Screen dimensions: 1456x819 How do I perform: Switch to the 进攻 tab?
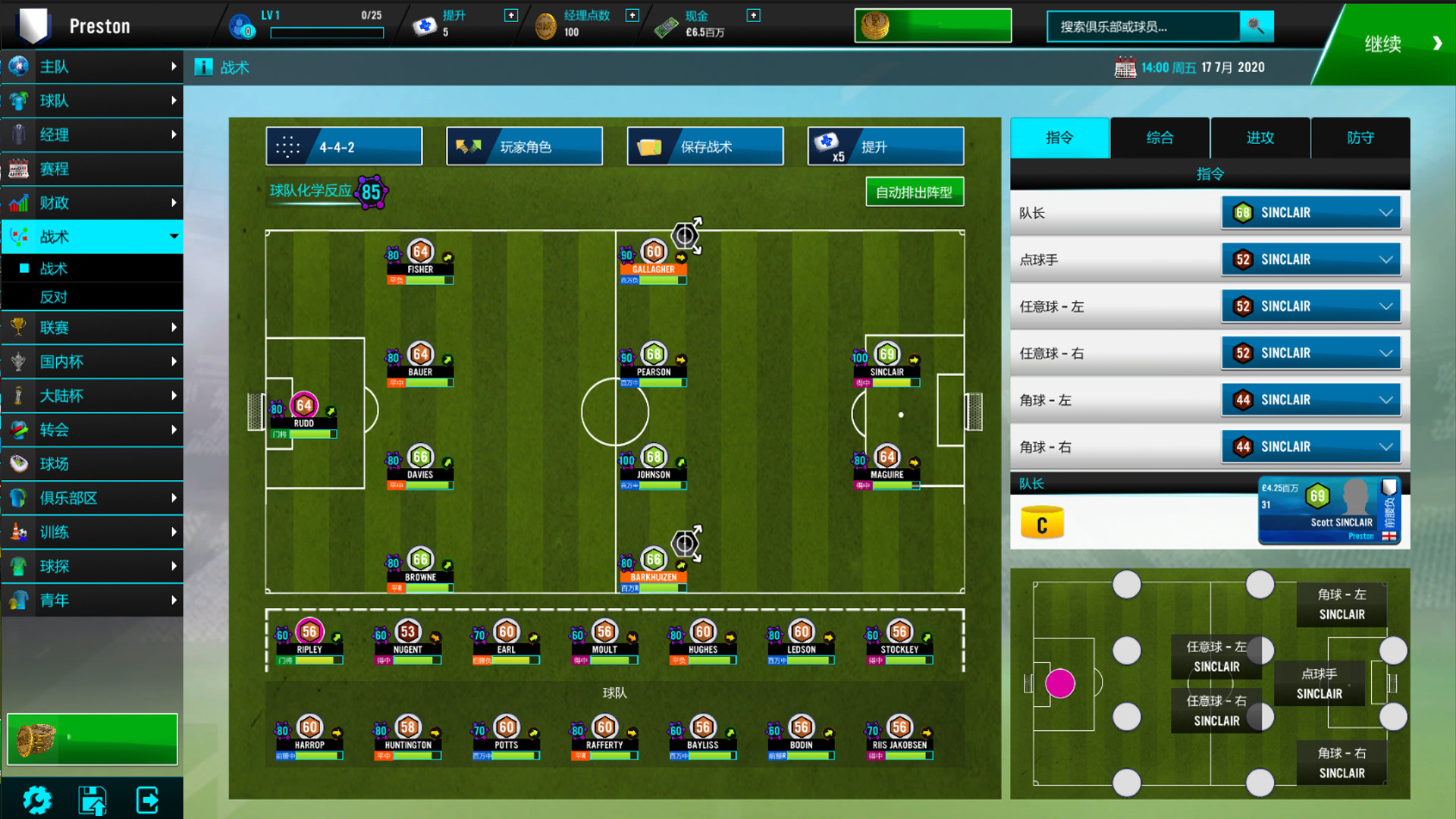pos(1260,138)
